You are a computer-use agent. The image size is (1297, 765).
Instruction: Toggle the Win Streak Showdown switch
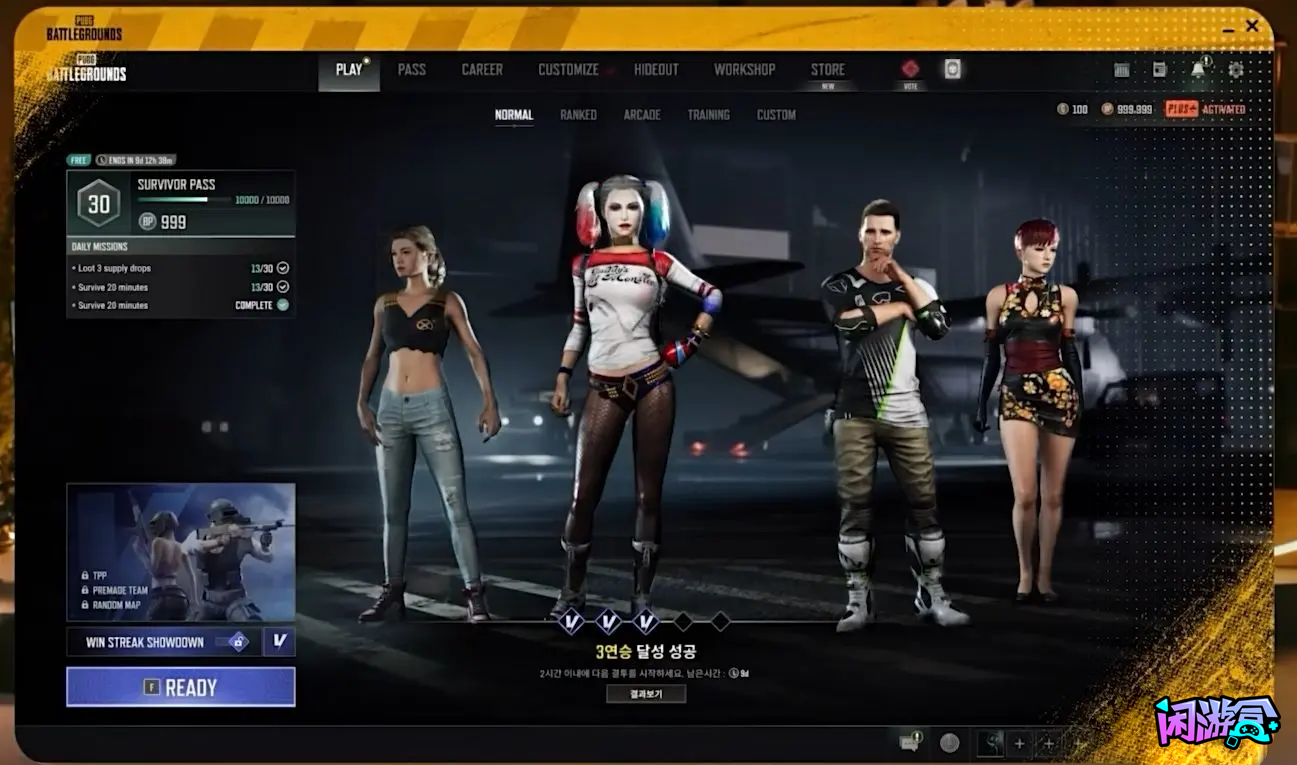click(238, 642)
